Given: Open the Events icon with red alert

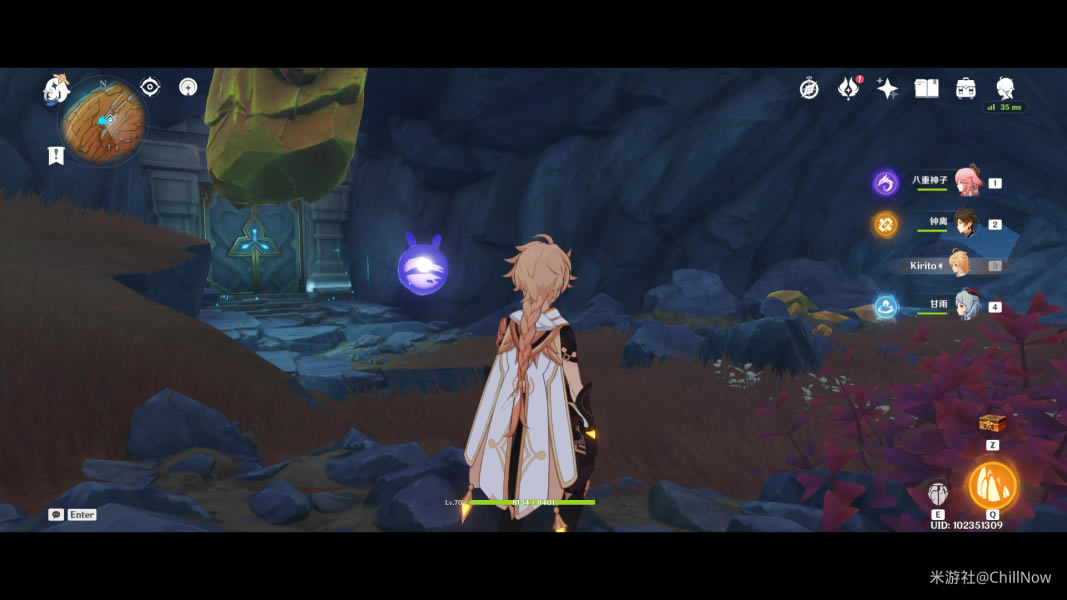Looking at the screenshot, I should (x=848, y=88).
